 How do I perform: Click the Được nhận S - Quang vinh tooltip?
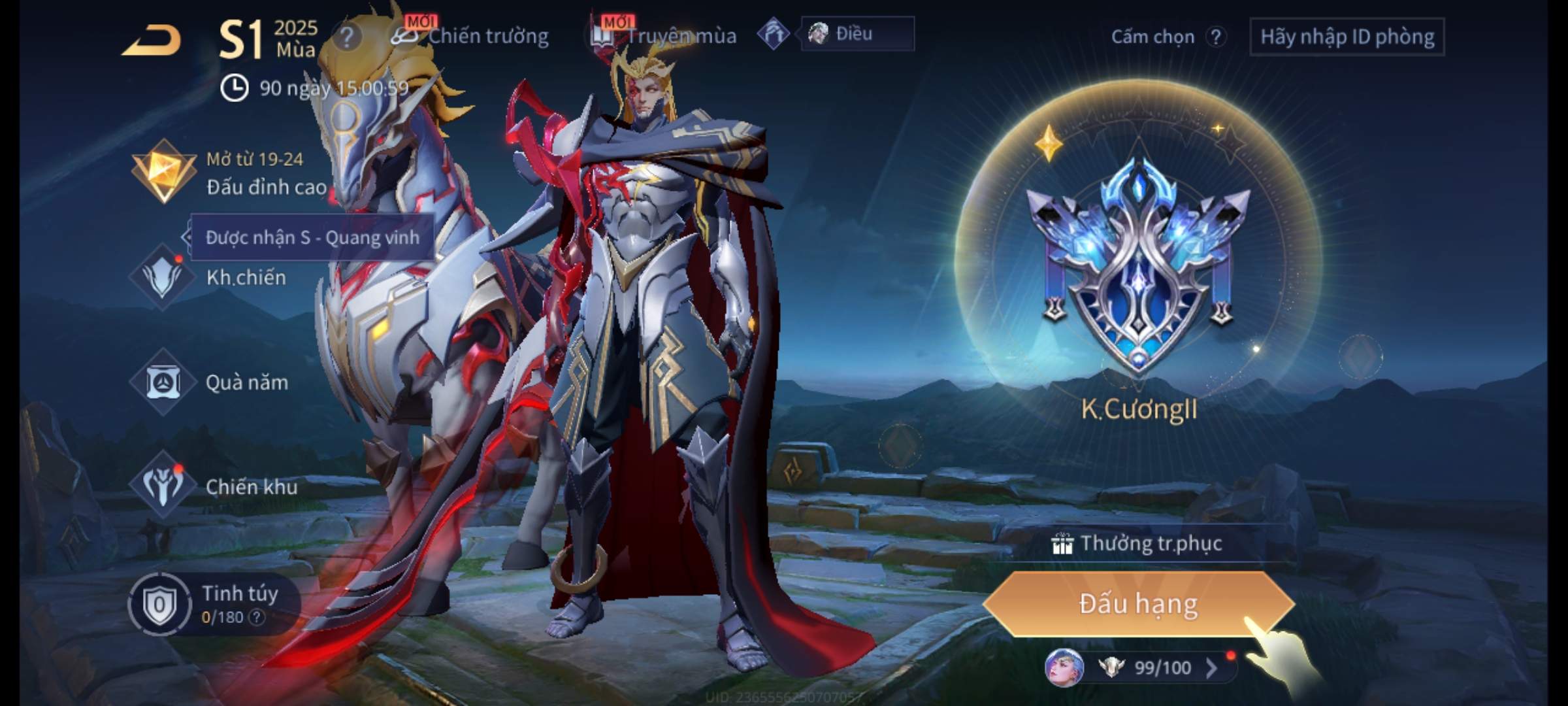[x=312, y=237]
